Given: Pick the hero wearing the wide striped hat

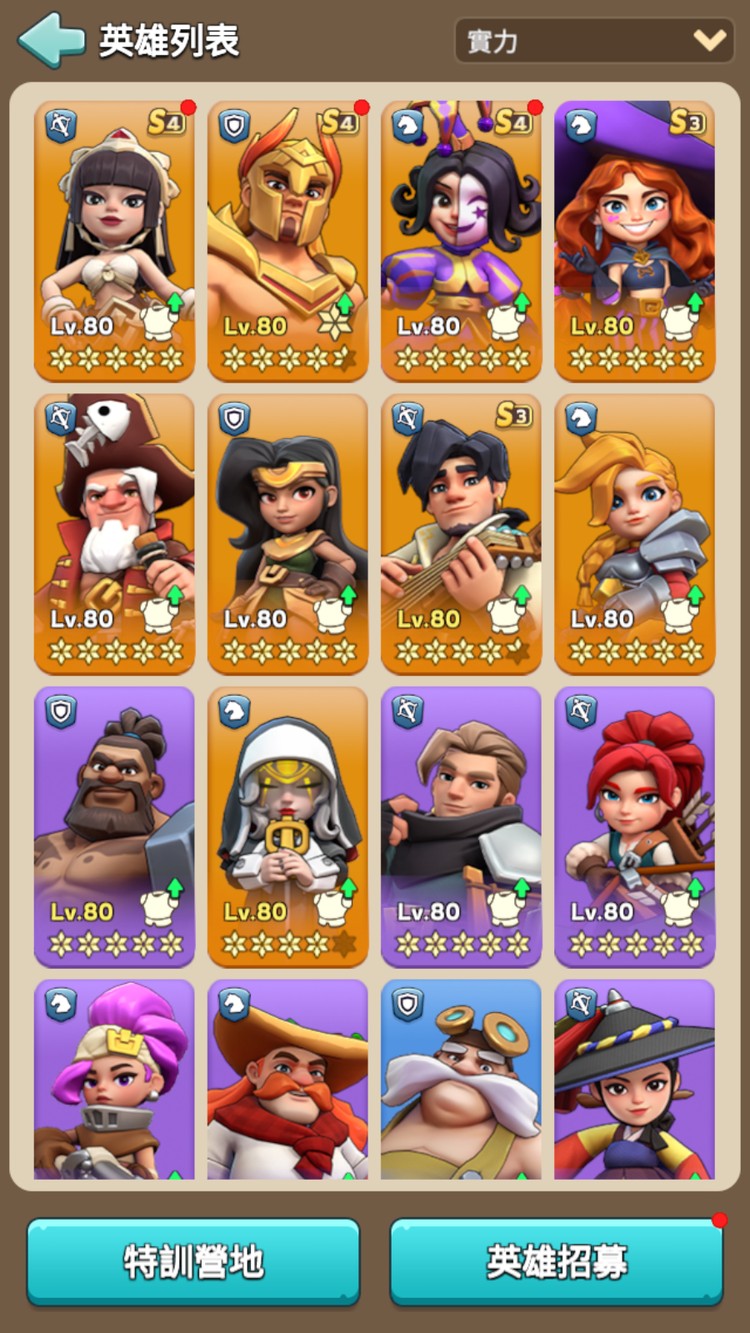Looking at the screenshot, I should 634,1080.
